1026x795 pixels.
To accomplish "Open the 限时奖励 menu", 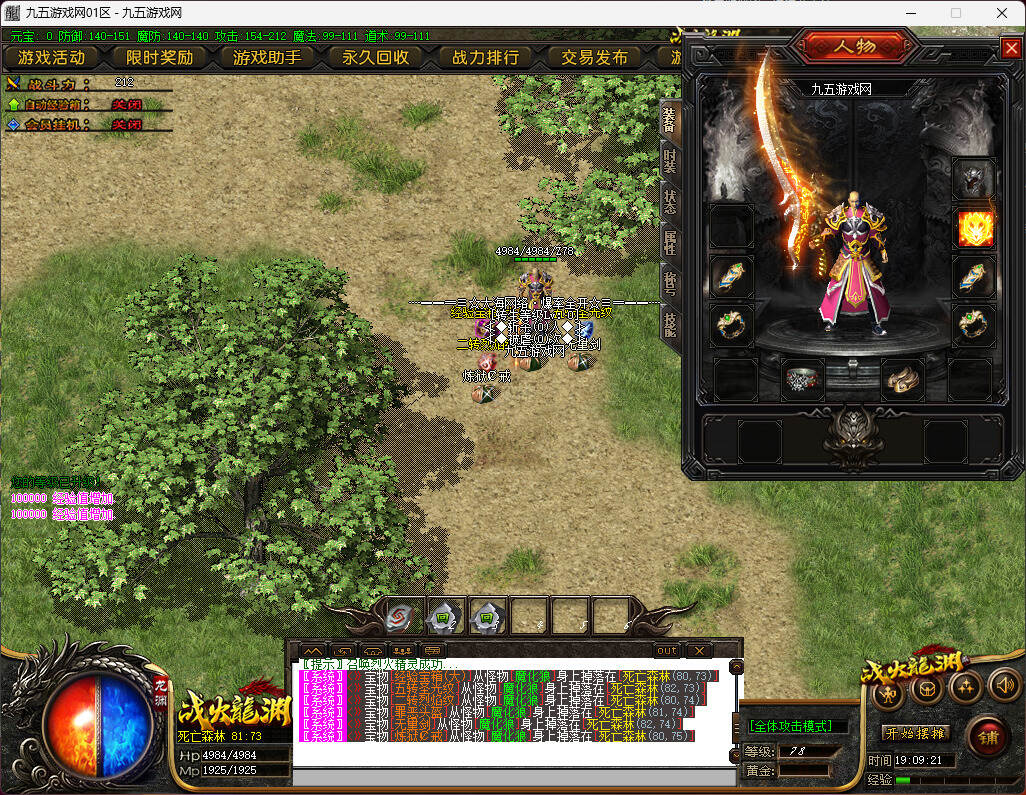I will 159,57.
